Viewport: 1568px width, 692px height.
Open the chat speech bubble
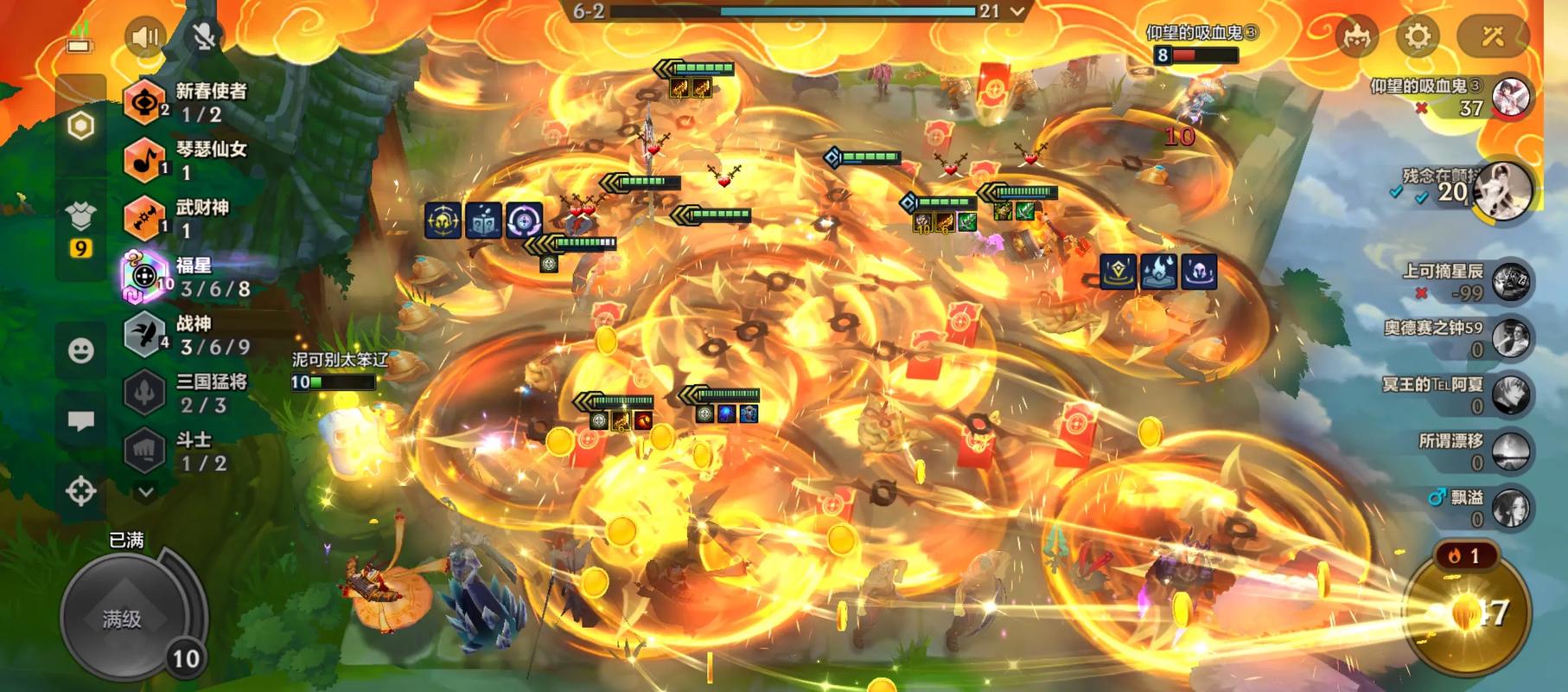pyautogui.click(x=81, y=421)
